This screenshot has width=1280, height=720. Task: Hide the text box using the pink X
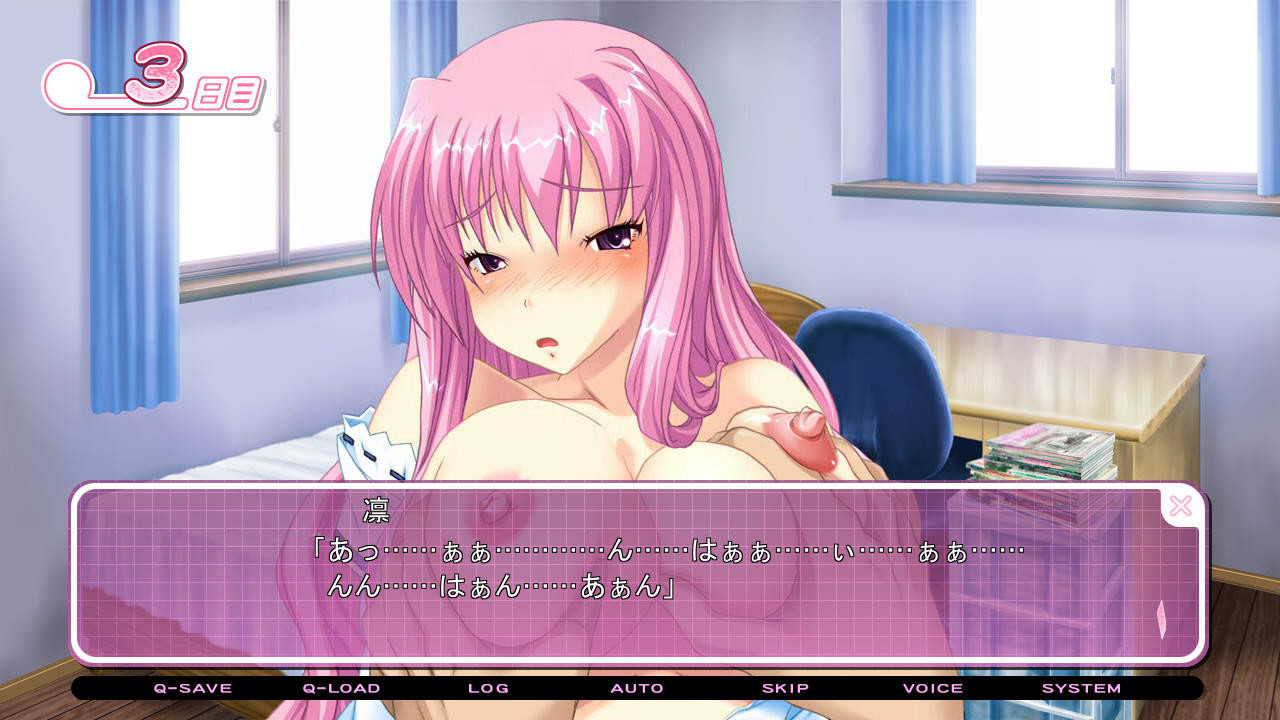(x=1181, y=506)
